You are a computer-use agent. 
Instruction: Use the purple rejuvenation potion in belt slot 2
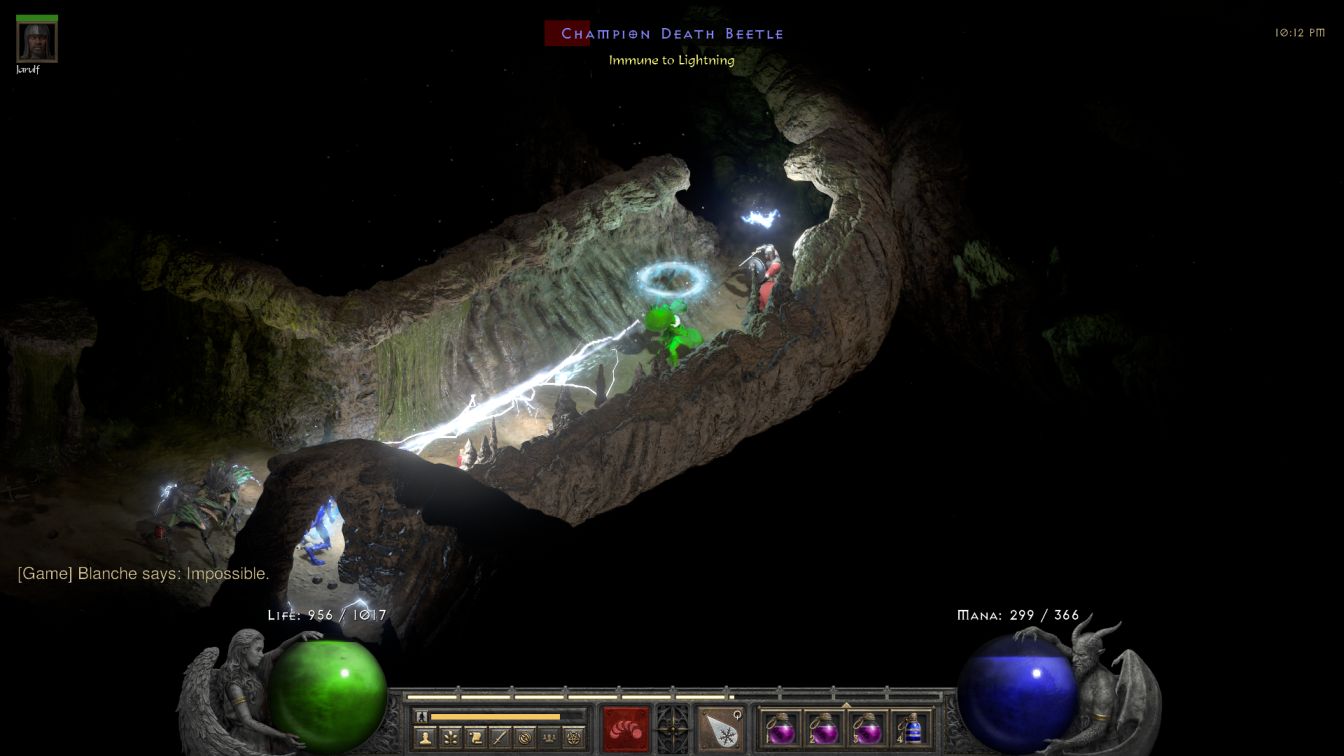point(824,728)
